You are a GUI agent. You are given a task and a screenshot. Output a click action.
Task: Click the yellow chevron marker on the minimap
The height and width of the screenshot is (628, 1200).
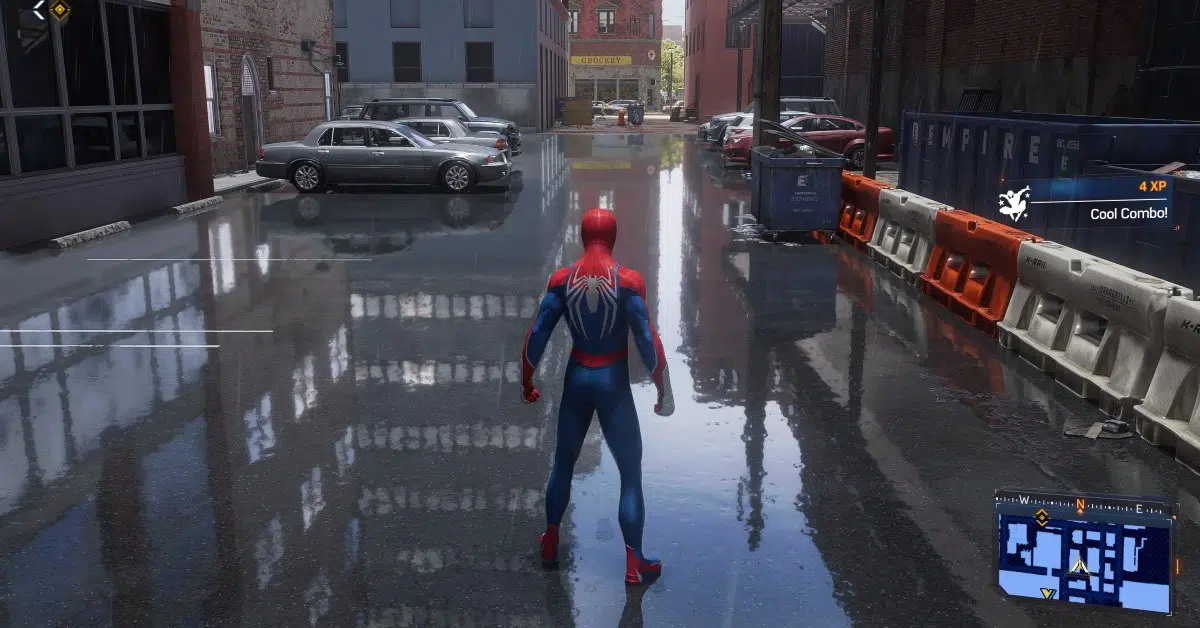pos(1047,594)
